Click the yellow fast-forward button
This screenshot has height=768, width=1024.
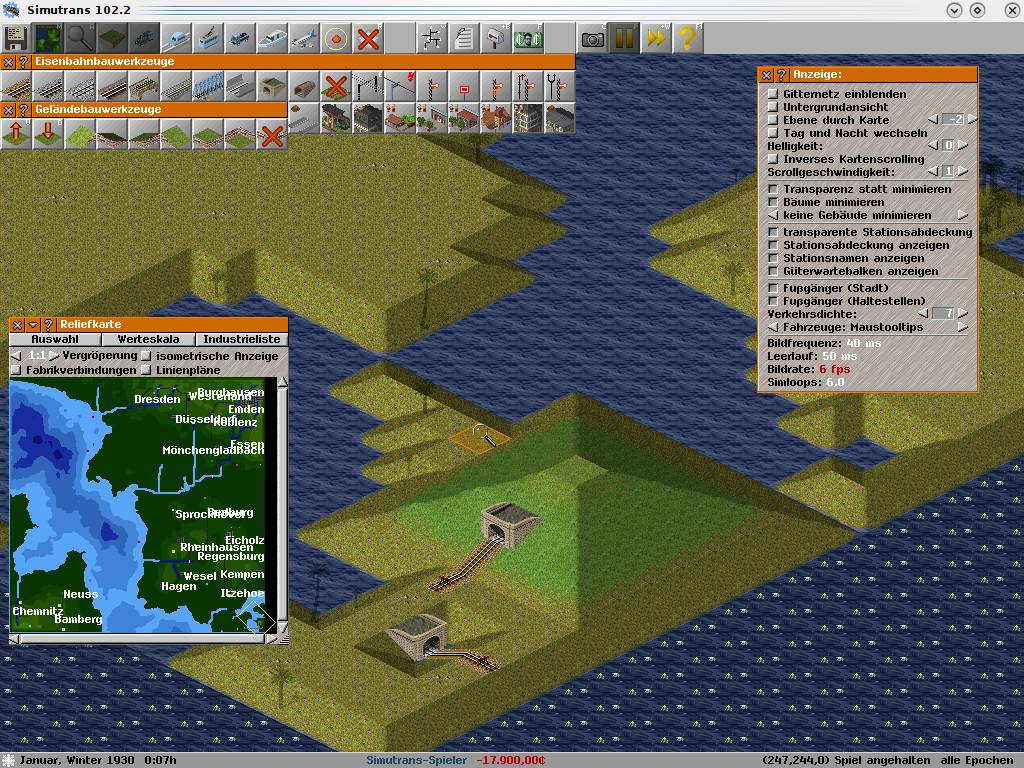[656, 39]
